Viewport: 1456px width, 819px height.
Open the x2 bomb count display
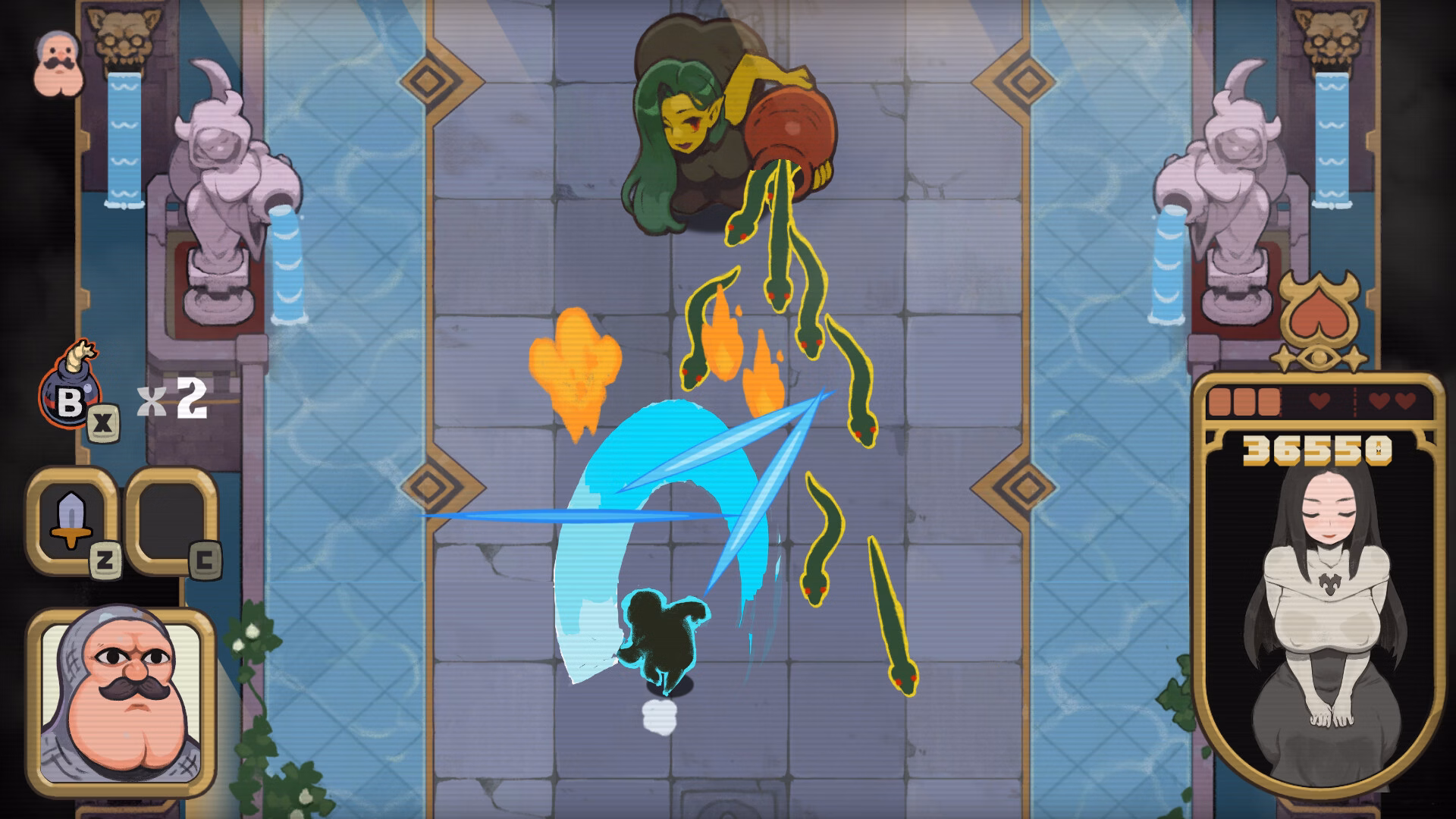(171, 400)
